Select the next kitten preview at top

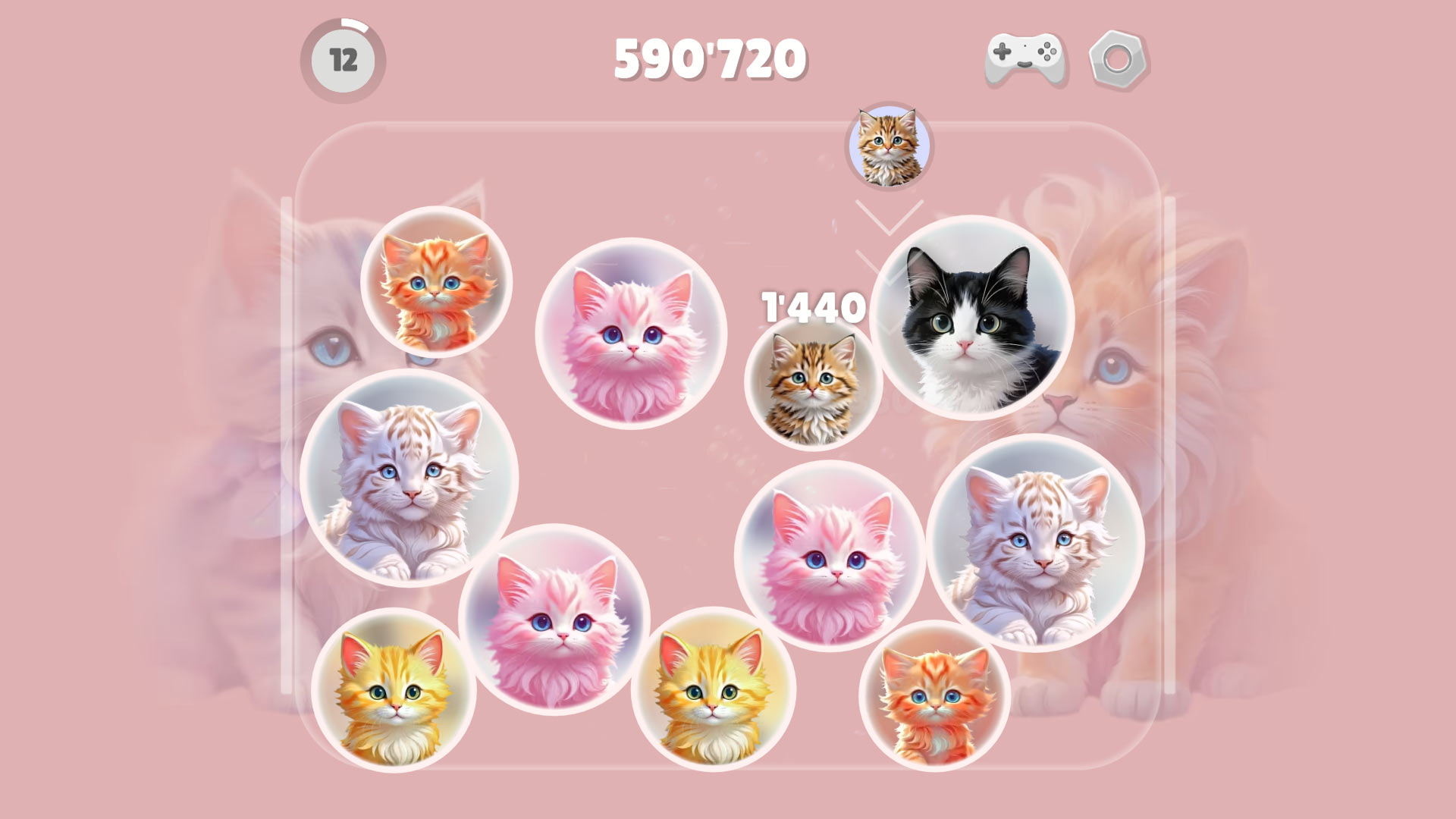click(889, 146)
